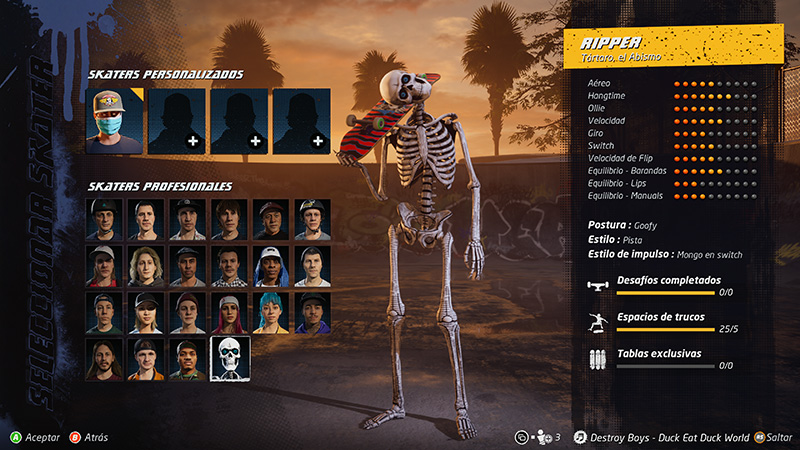Choose the skater with curly blonde hair
The height and width of the screenshot is (450, 800).
click(146, 265)
